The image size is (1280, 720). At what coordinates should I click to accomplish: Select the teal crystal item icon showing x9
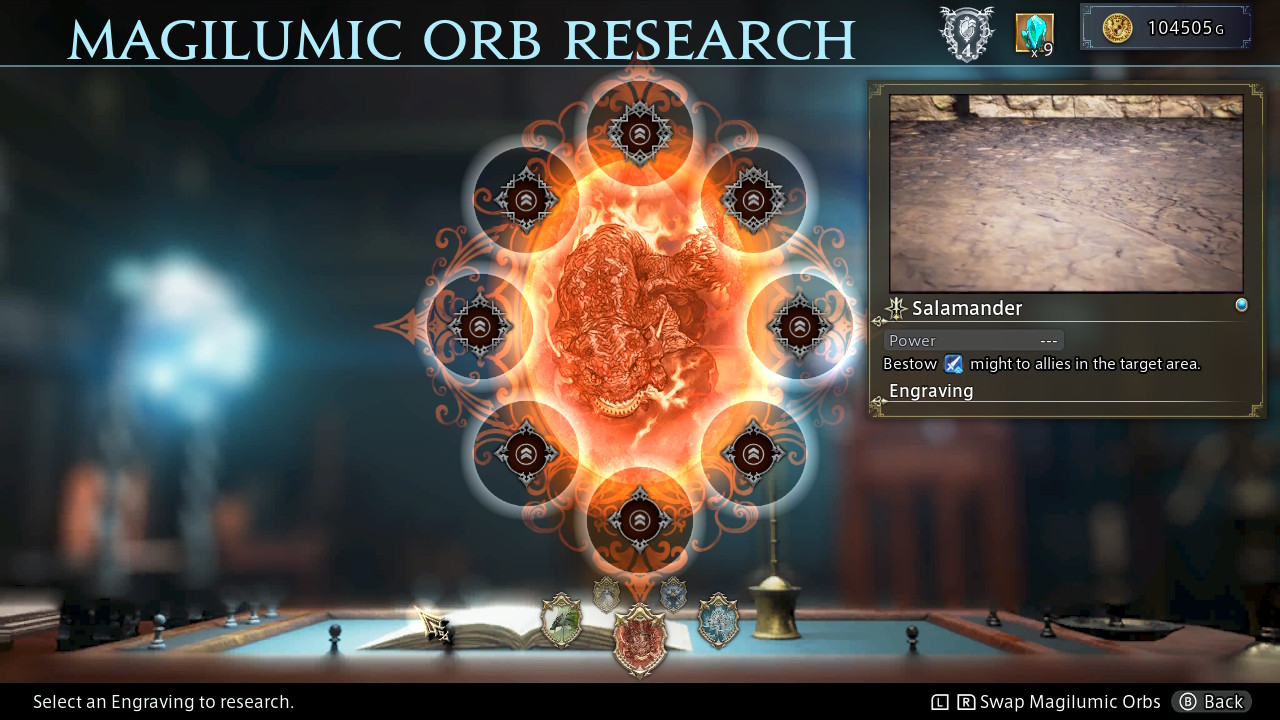(1033, 33)
